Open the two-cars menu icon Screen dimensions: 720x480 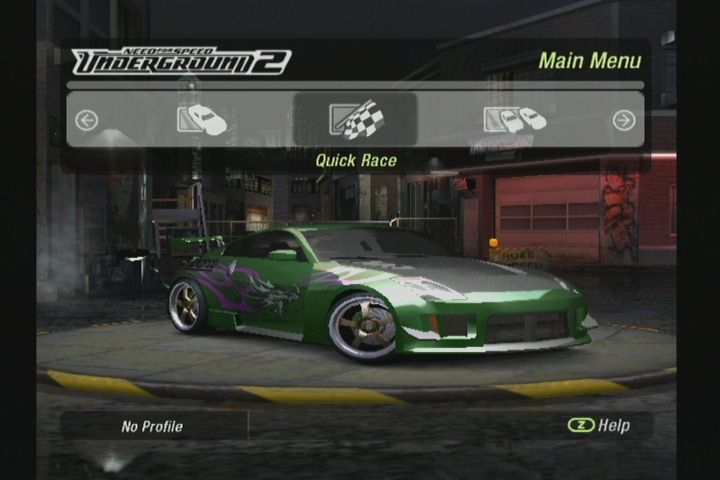(515, 120)
